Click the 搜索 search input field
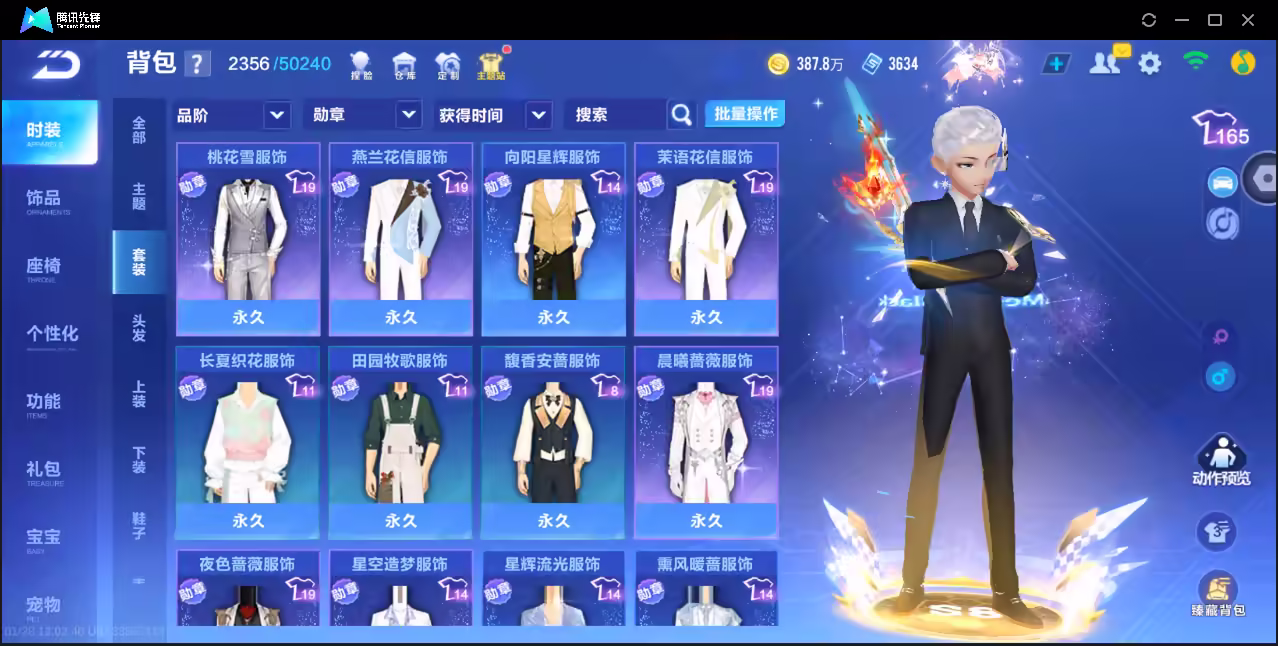This screenshot has height=646, width=1278. [x=616, y=115]
